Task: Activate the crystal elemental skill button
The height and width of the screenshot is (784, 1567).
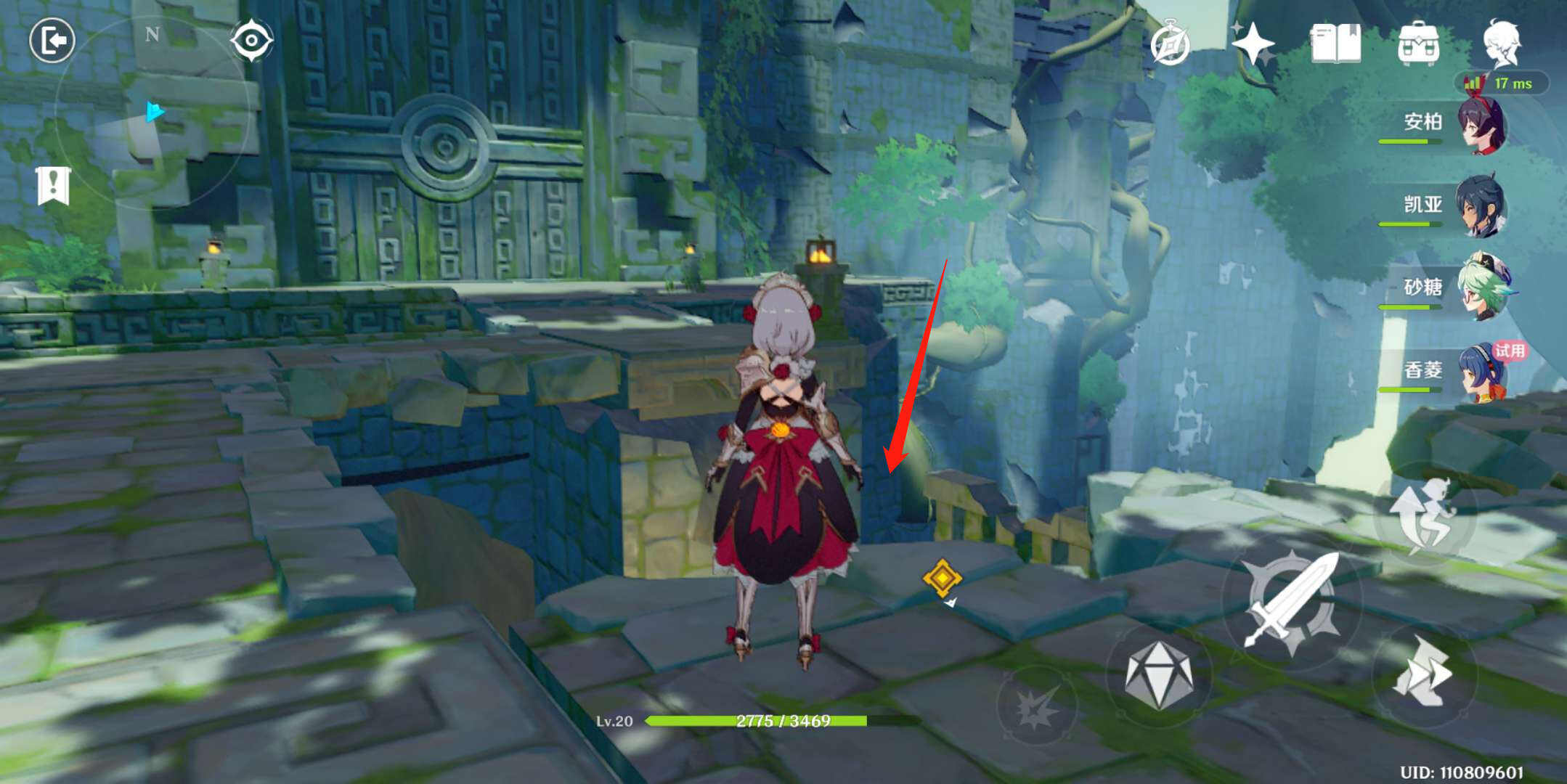Action: click(x=1158, y=675)
